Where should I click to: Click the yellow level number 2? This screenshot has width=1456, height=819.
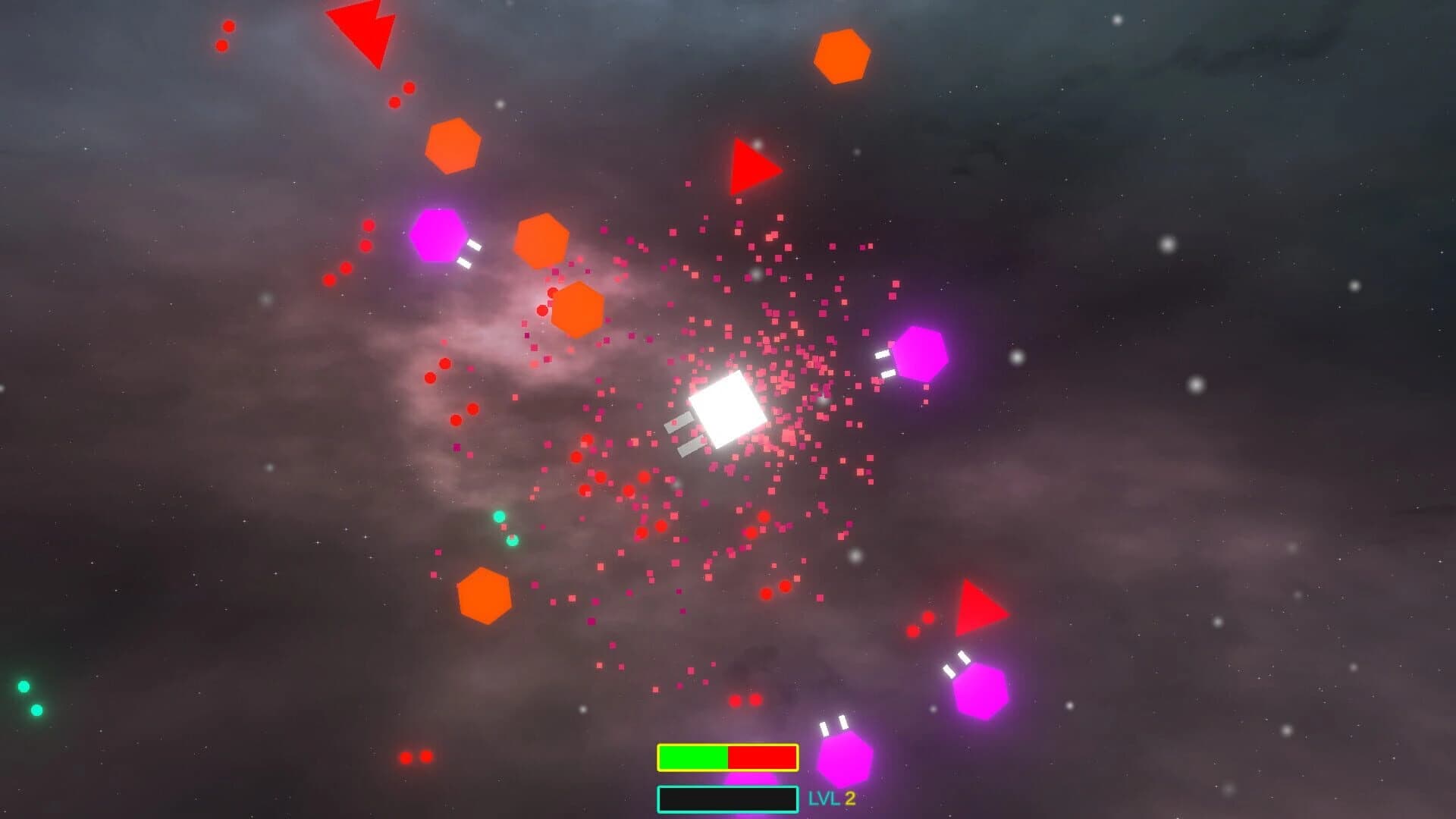click(850, 796)
